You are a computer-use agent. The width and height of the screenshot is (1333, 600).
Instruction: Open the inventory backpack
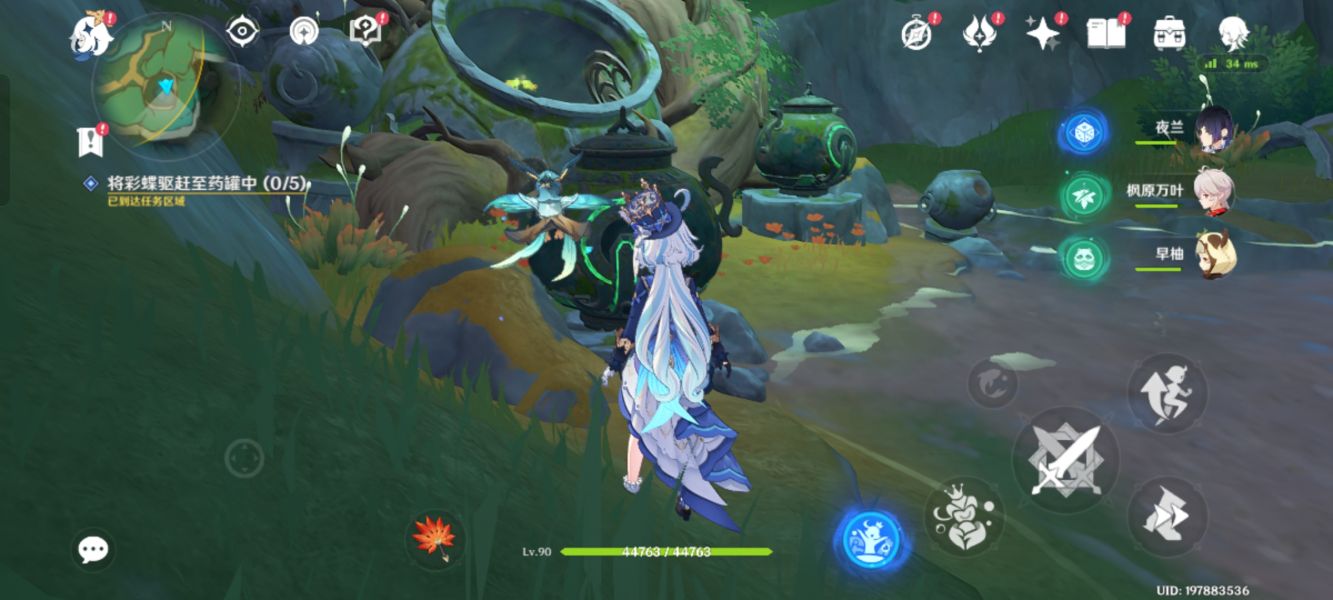[x=1169, y=34]
